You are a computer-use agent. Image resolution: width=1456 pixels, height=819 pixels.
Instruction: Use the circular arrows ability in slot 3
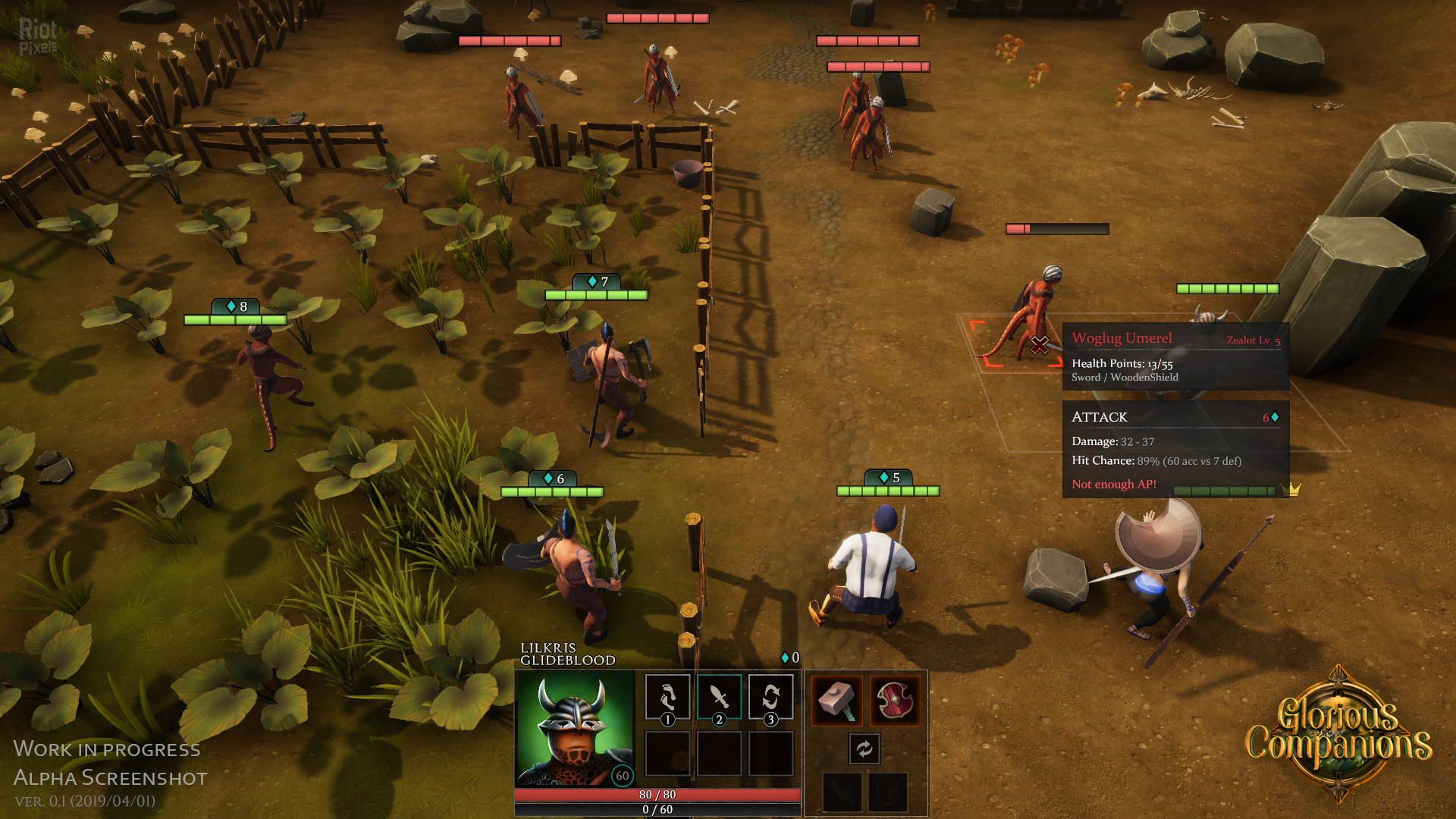pos(770,696)
